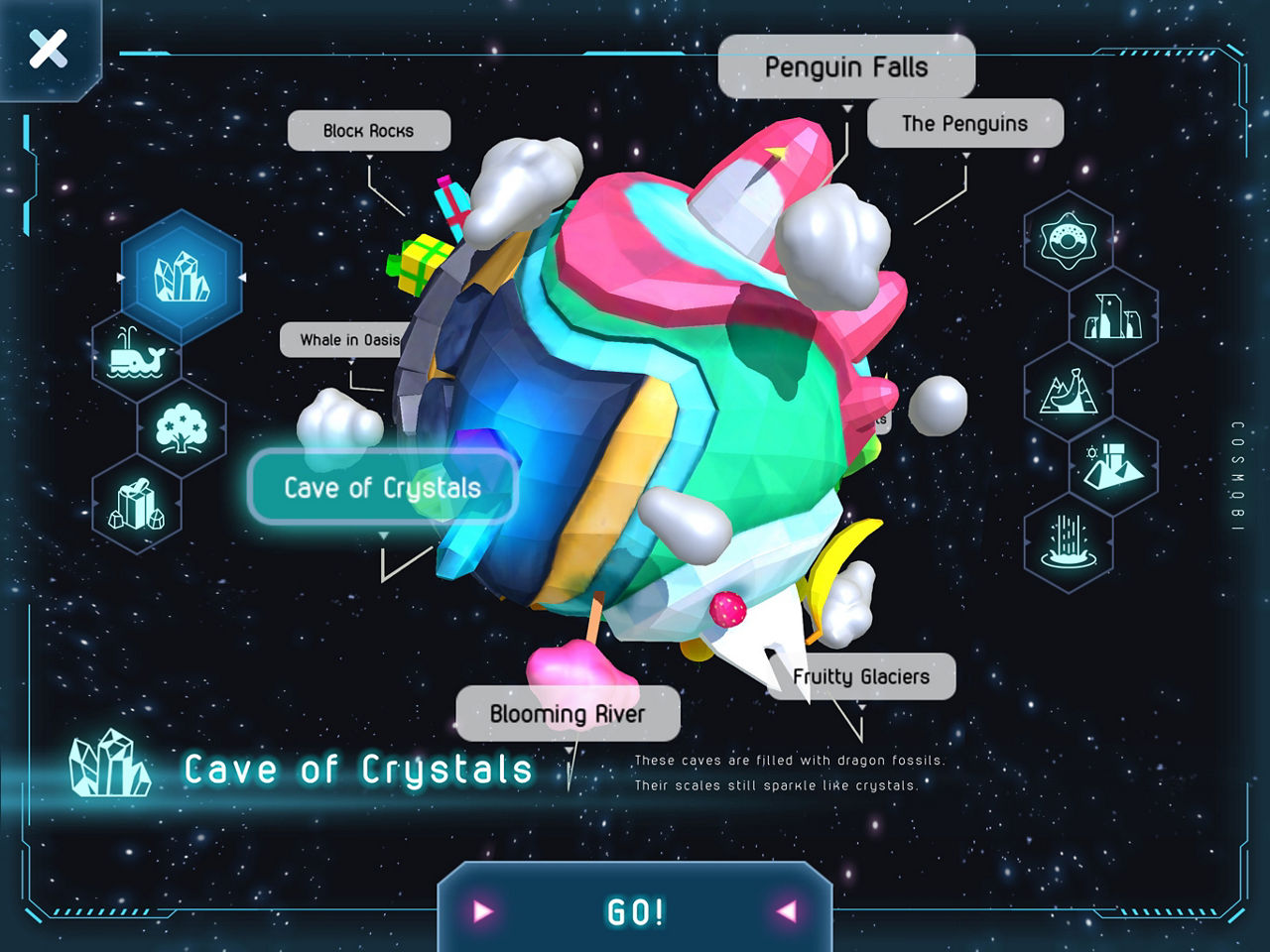Pick the sun and pyramids hexagon icon

1113,466
